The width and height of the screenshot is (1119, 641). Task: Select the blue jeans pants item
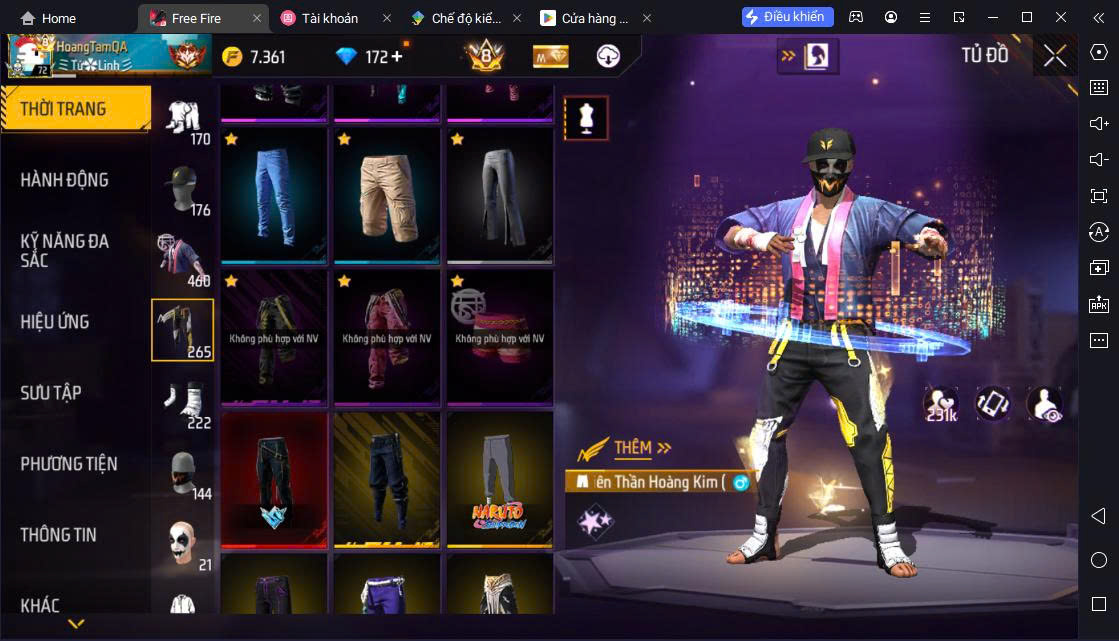274,196
